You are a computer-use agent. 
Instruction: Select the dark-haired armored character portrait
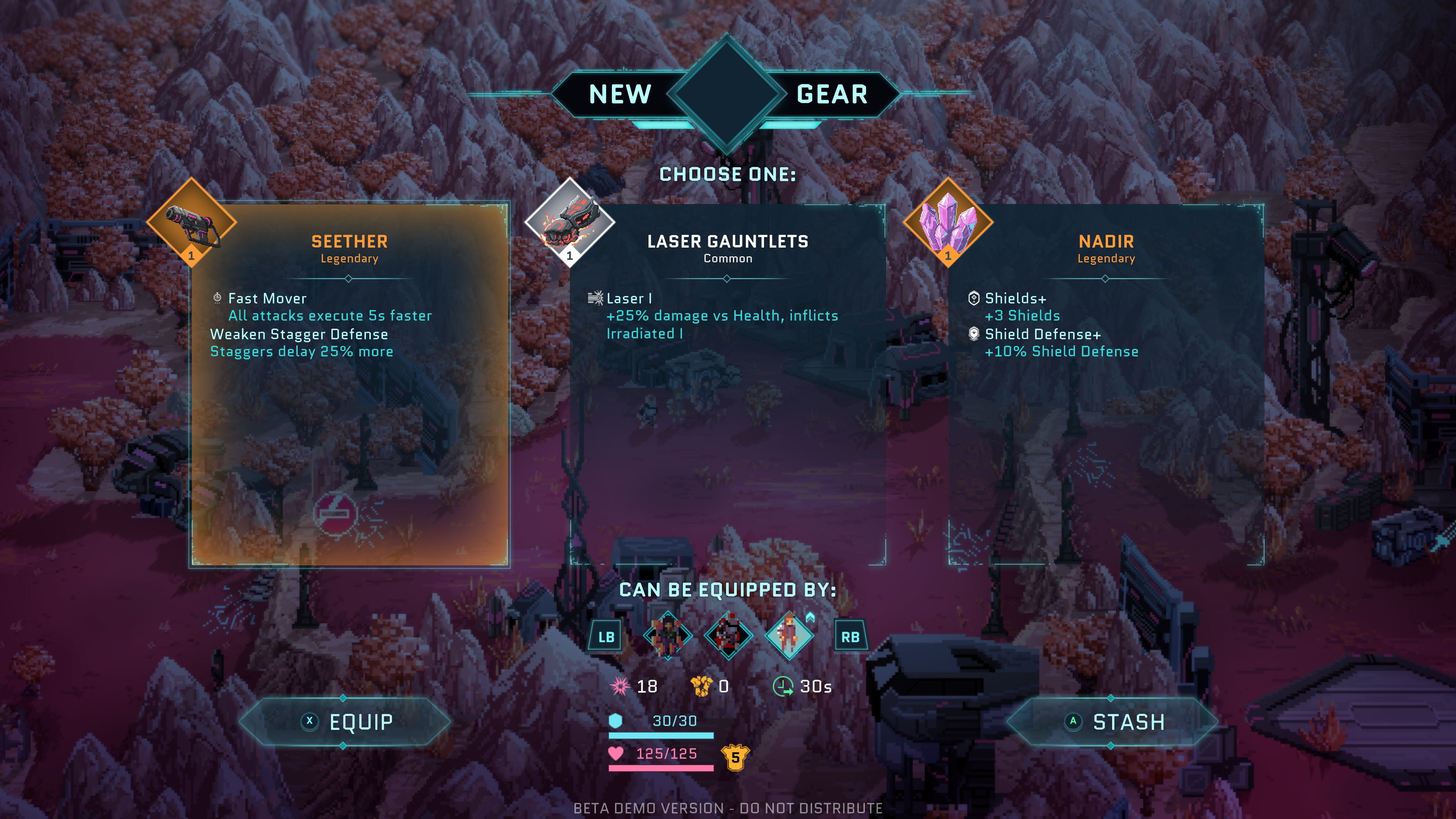pos(668,635)
